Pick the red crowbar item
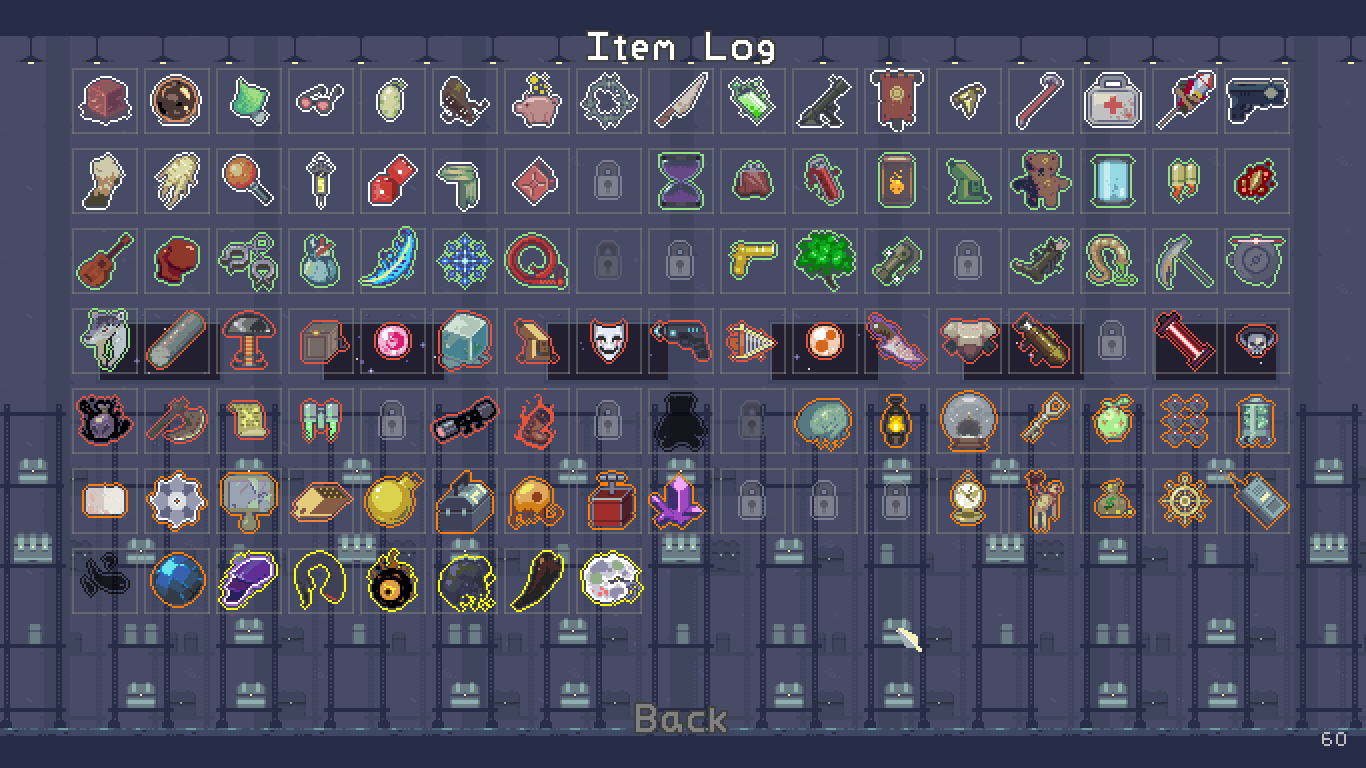 tap(1039, 101)
